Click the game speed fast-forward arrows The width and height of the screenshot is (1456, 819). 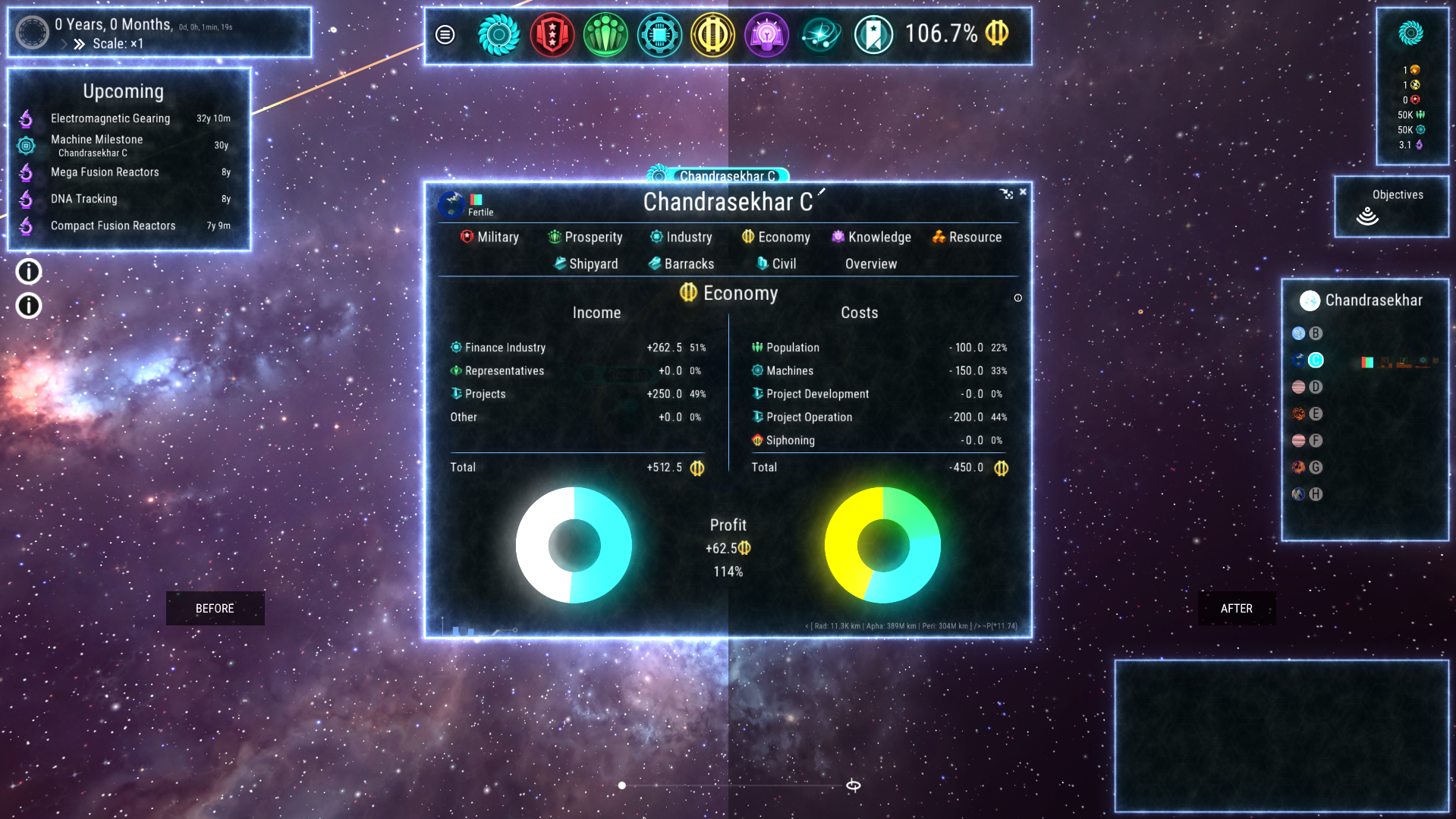pyautogui.click(x=79, y=44)
